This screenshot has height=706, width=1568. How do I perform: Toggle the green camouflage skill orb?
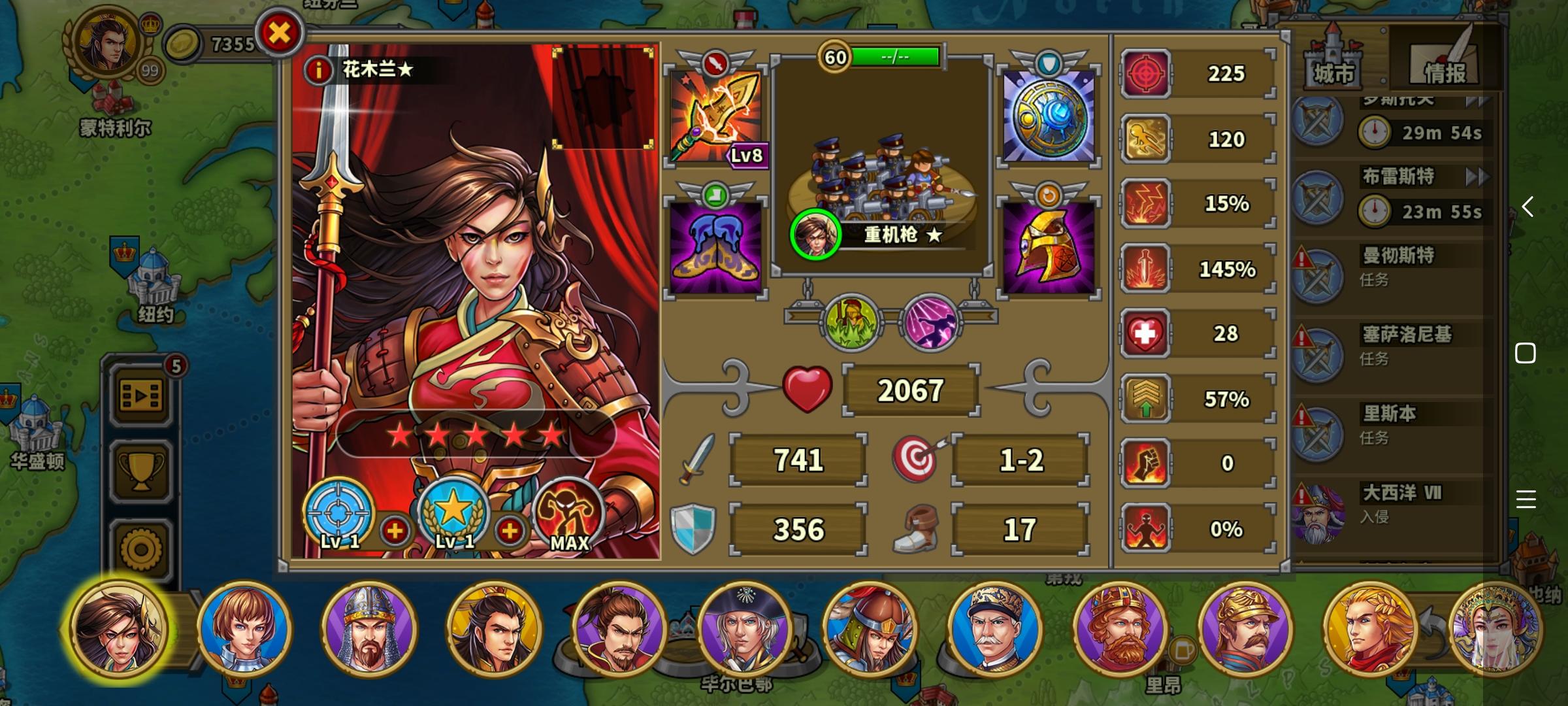[x=851, y=321]
